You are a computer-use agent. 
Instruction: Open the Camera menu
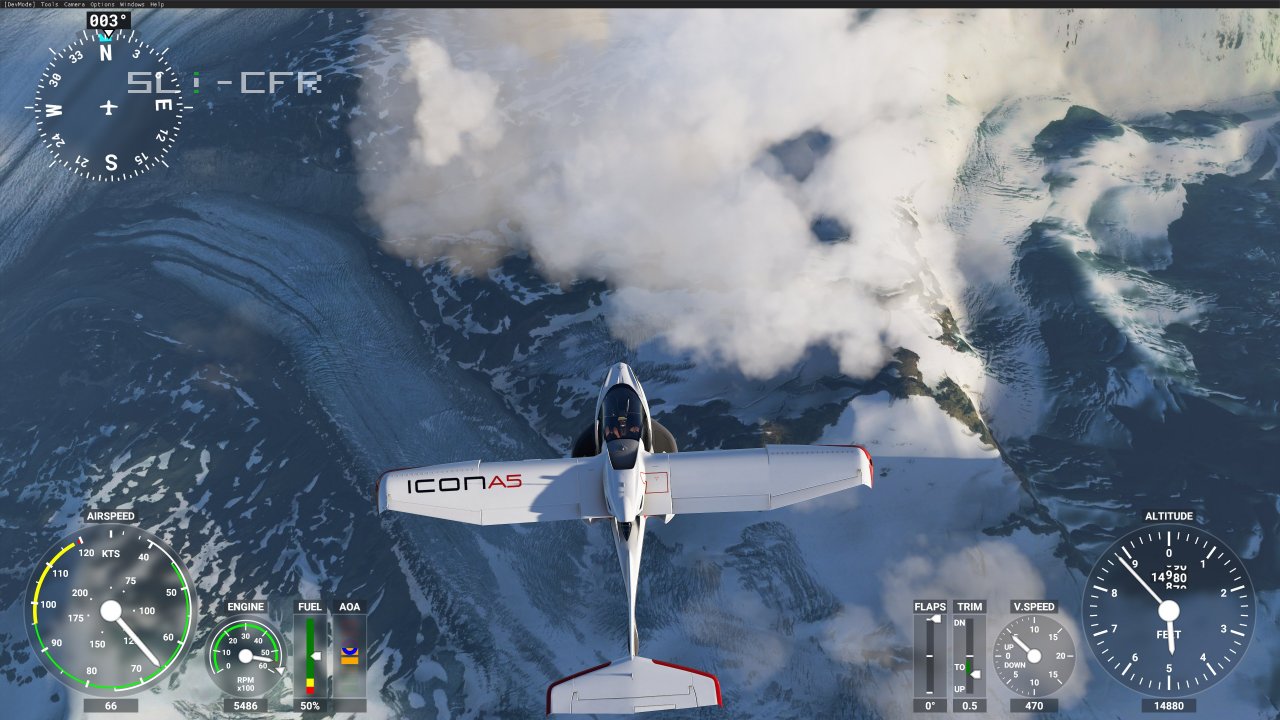74,4
